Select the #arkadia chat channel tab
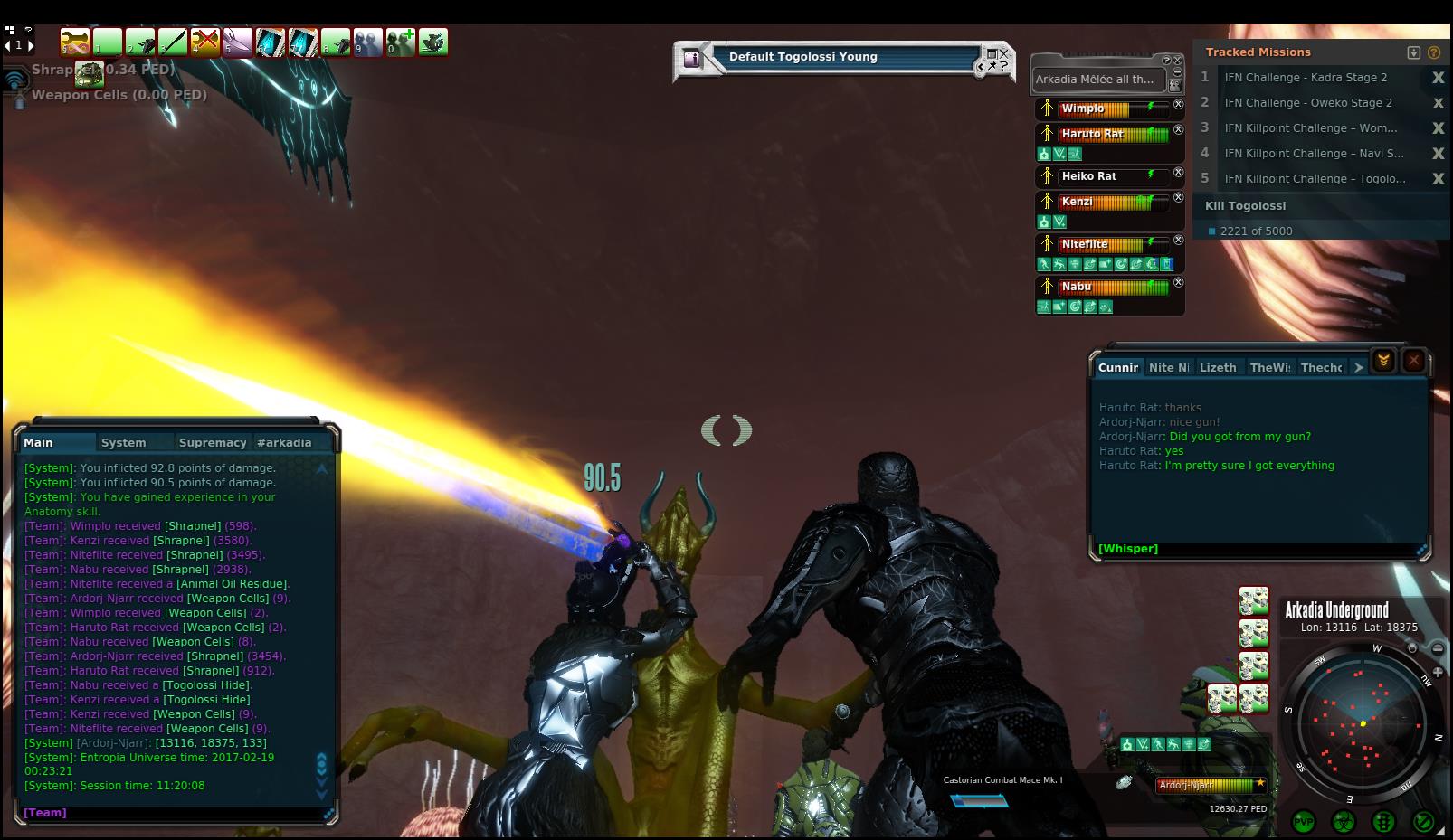Image resolution: width=1453 pixels, height=840 pixels. tap(284, 442)
